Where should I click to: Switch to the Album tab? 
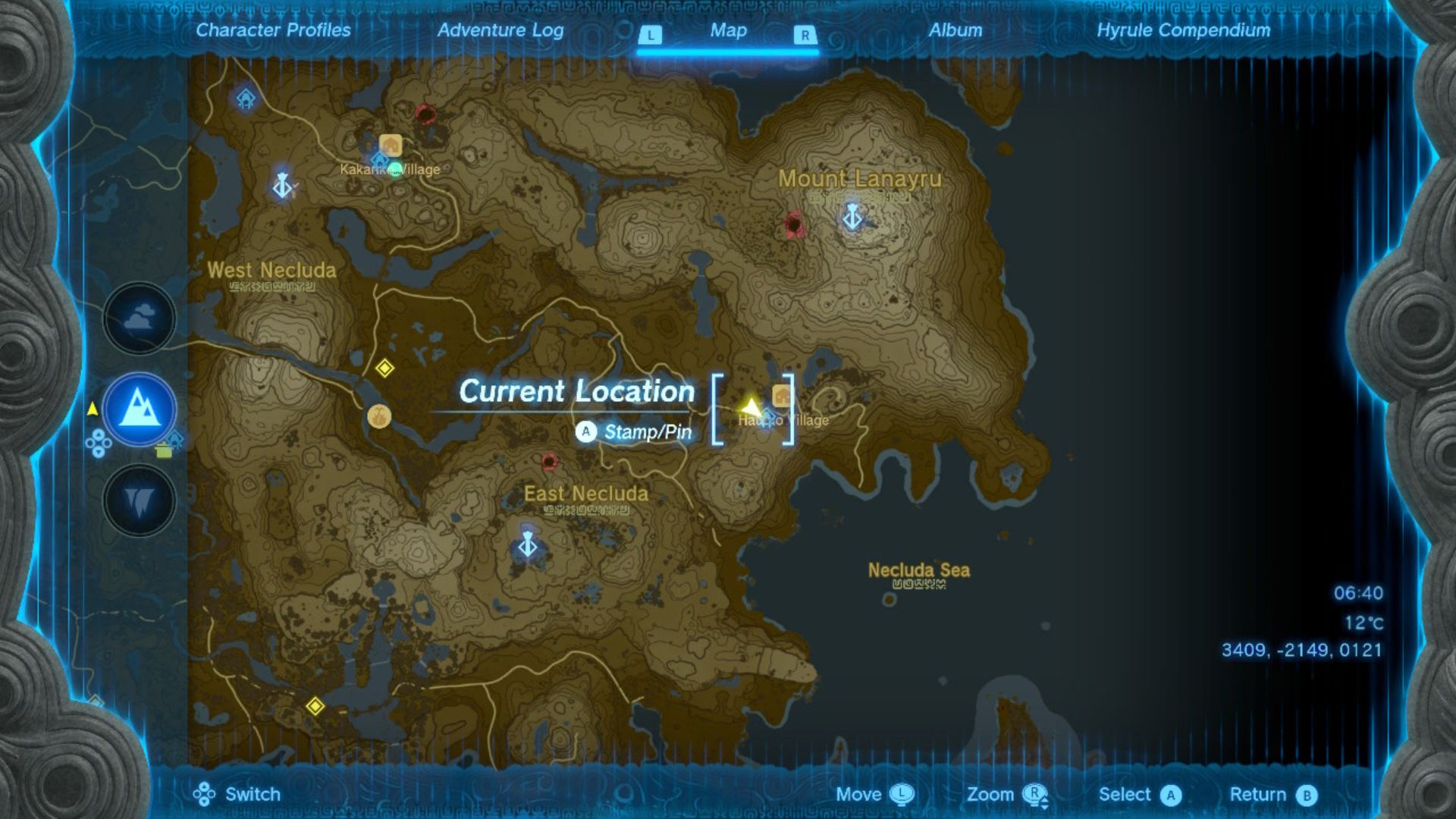point(955,31)
